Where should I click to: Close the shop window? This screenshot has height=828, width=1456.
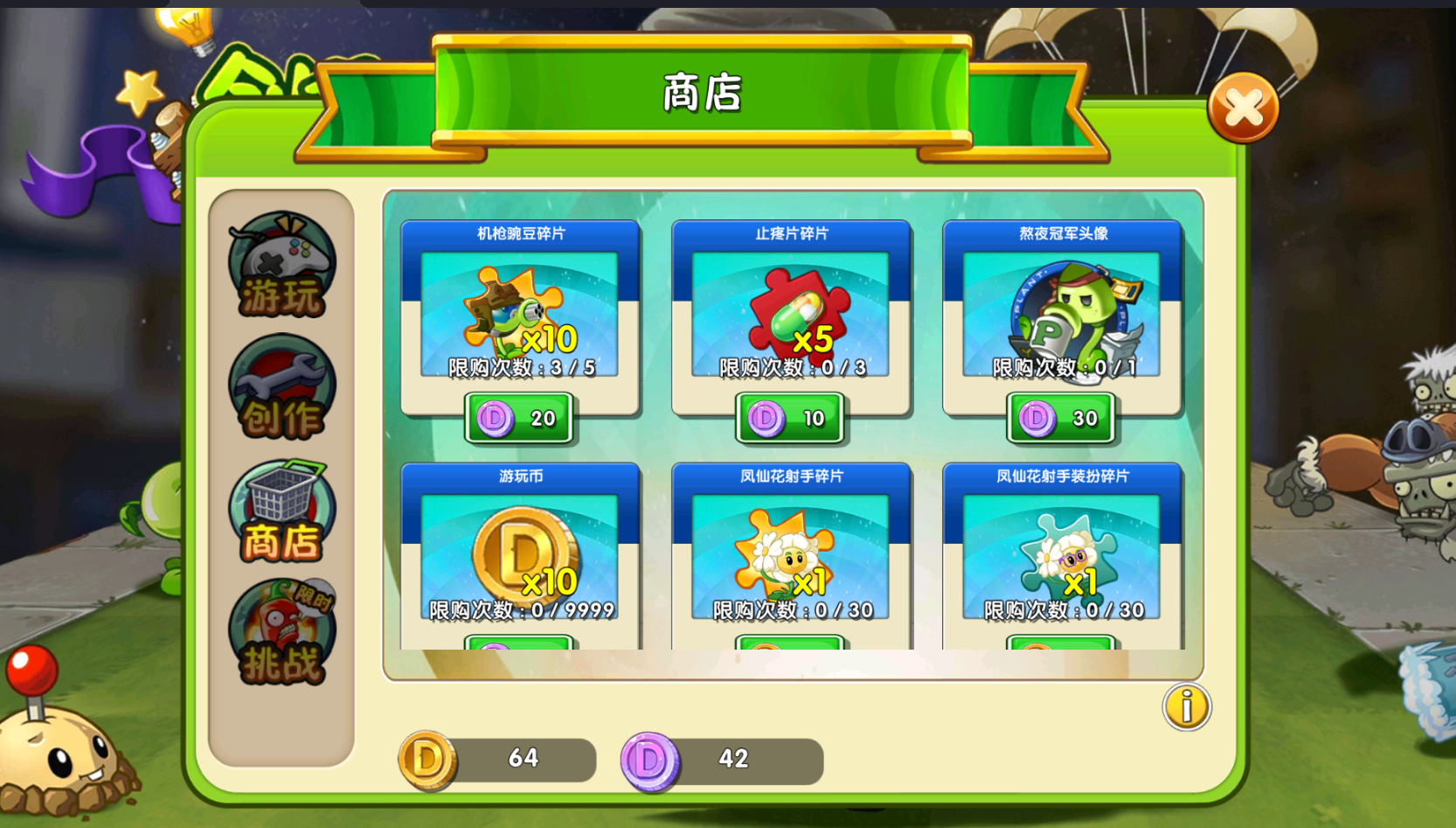pos(1242,105)
